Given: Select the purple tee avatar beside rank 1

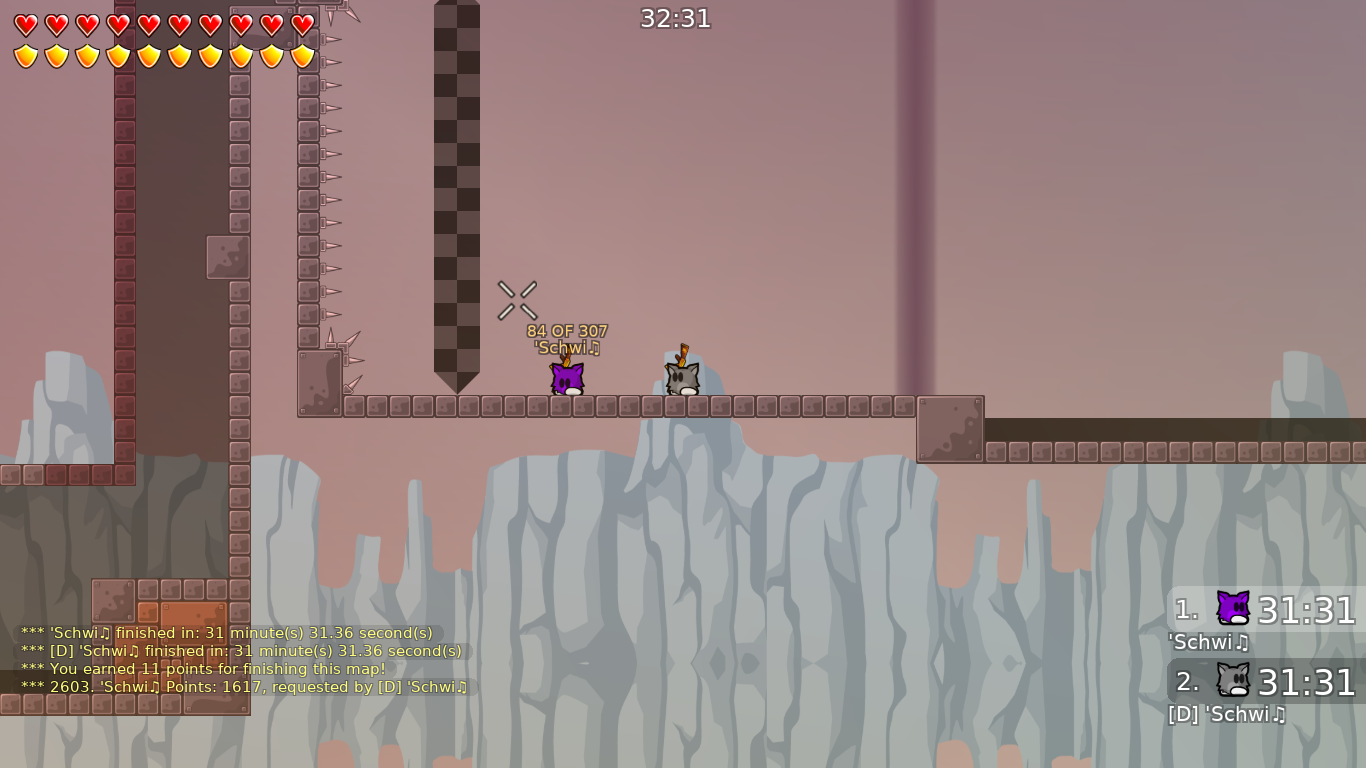Looking at the screenshot, I should pyautogui.click(x=1231, y=607).
